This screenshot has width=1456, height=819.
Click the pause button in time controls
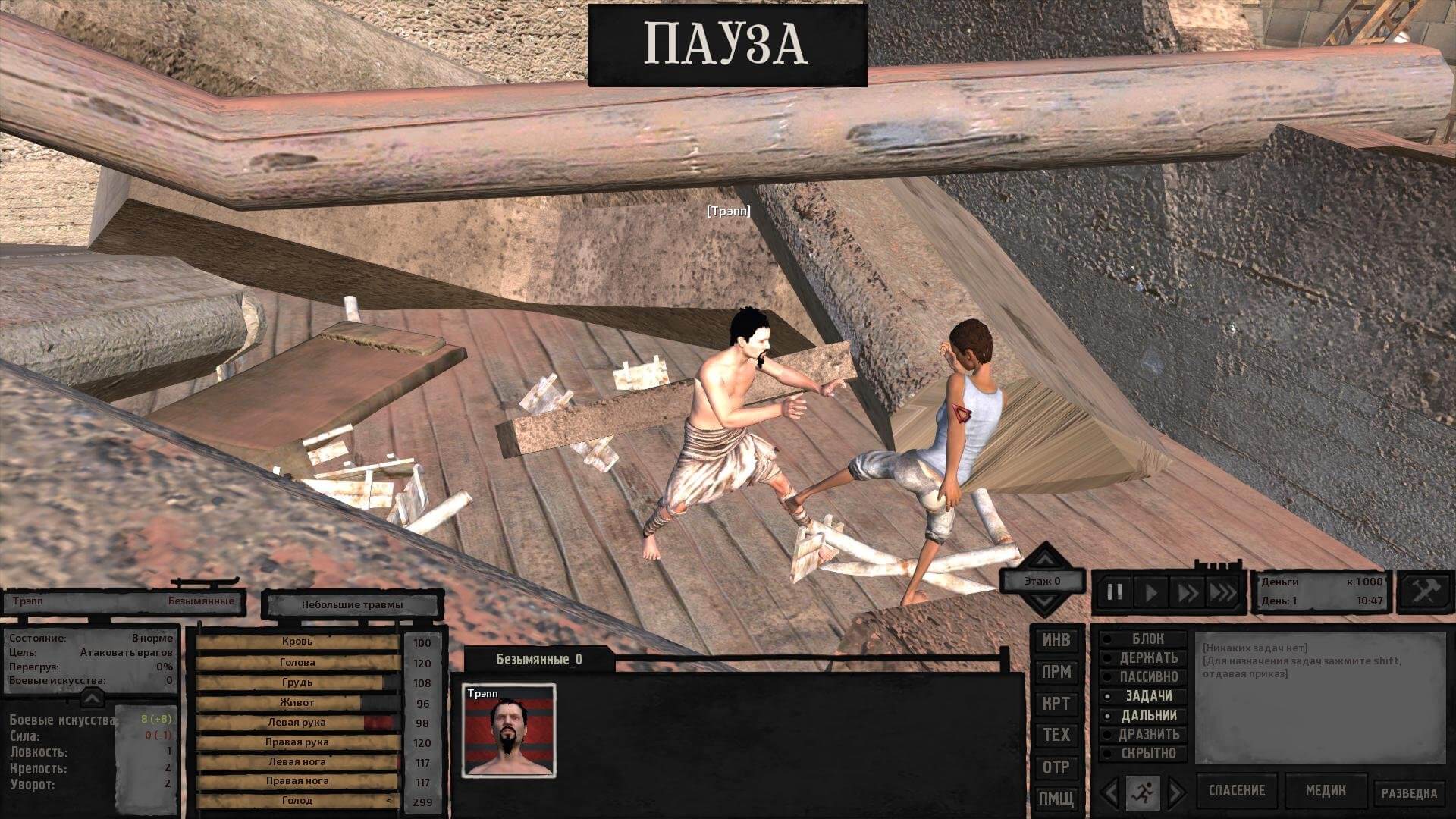pos(1115,592)
